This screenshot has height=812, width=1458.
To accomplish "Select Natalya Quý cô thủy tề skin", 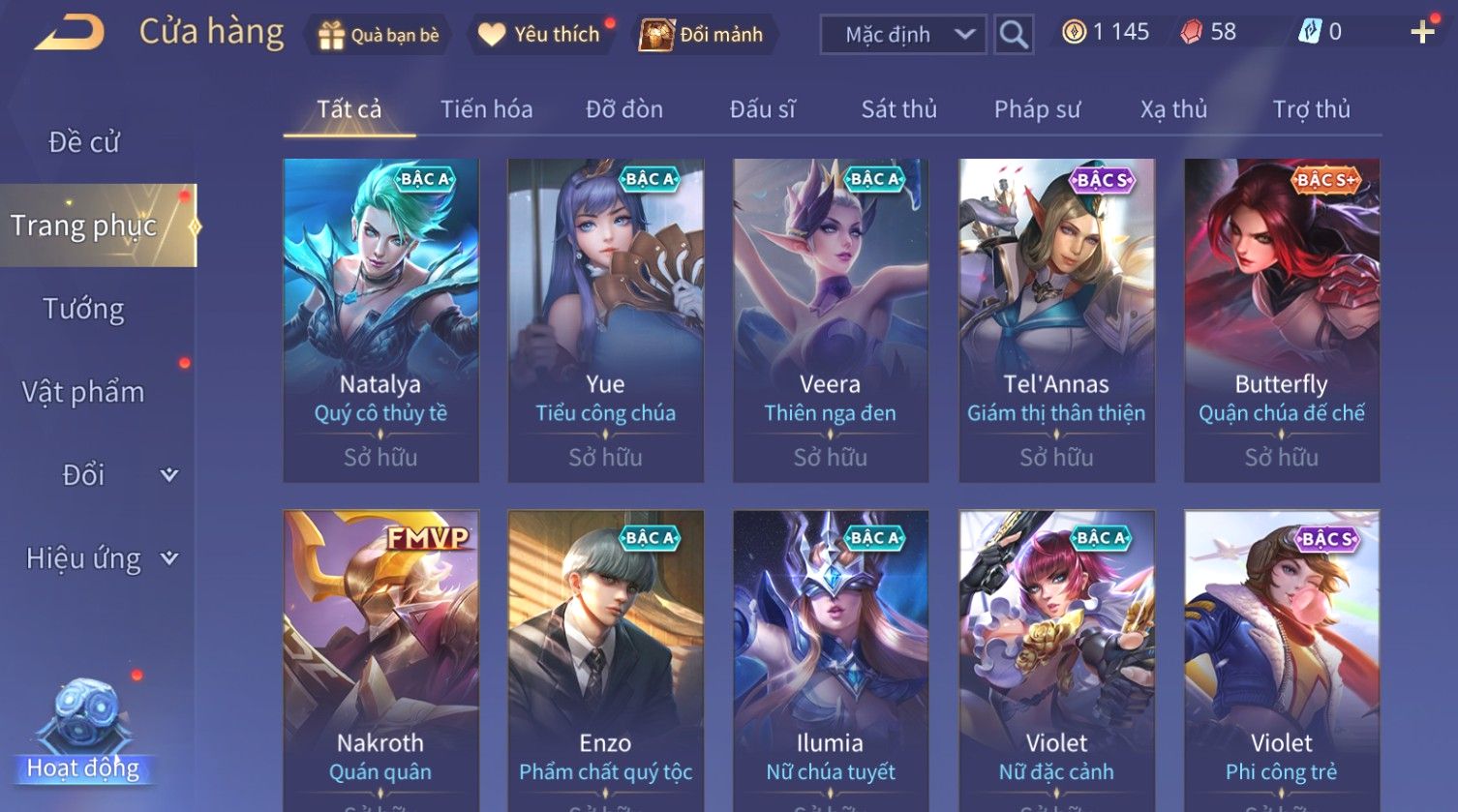I will coord(380,319).
